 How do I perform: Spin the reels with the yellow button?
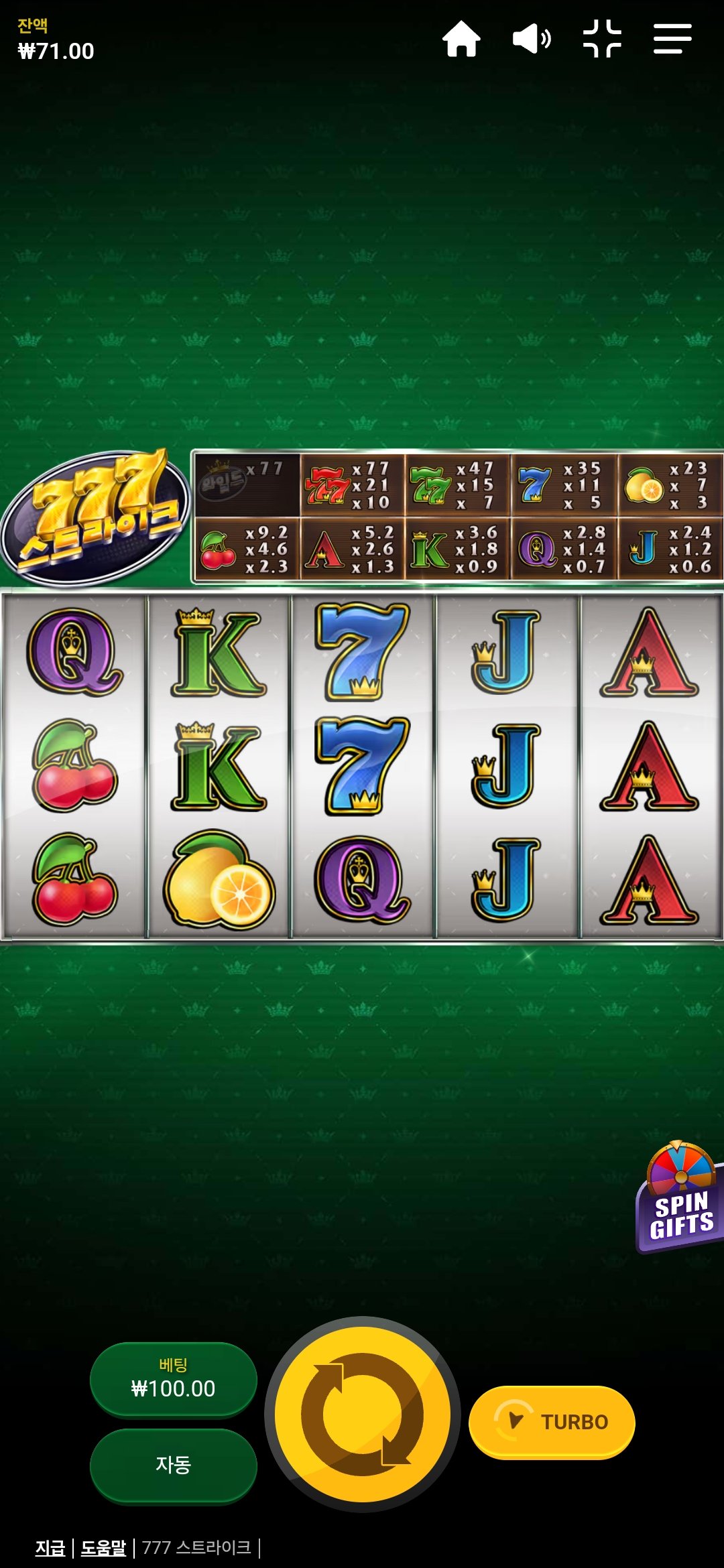coord(363,1414)
